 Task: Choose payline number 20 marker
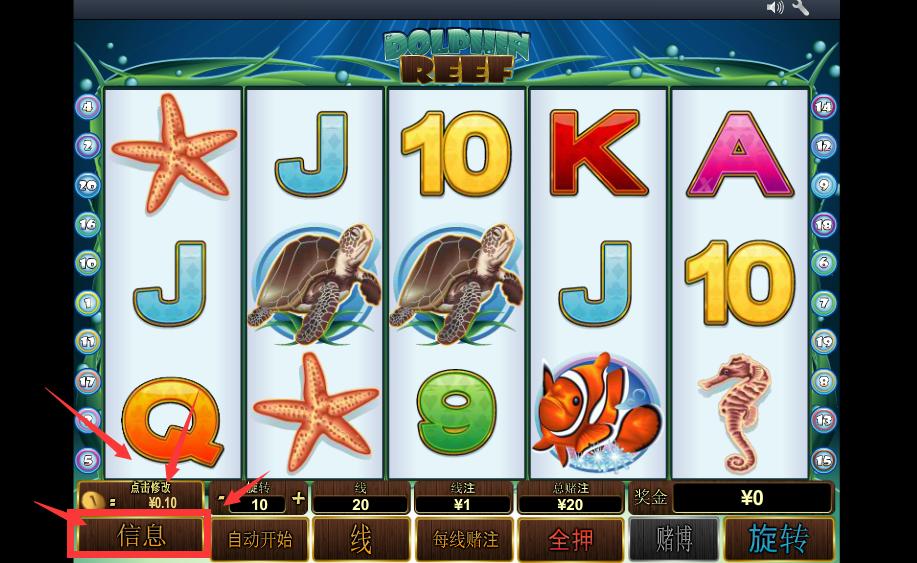88,185
